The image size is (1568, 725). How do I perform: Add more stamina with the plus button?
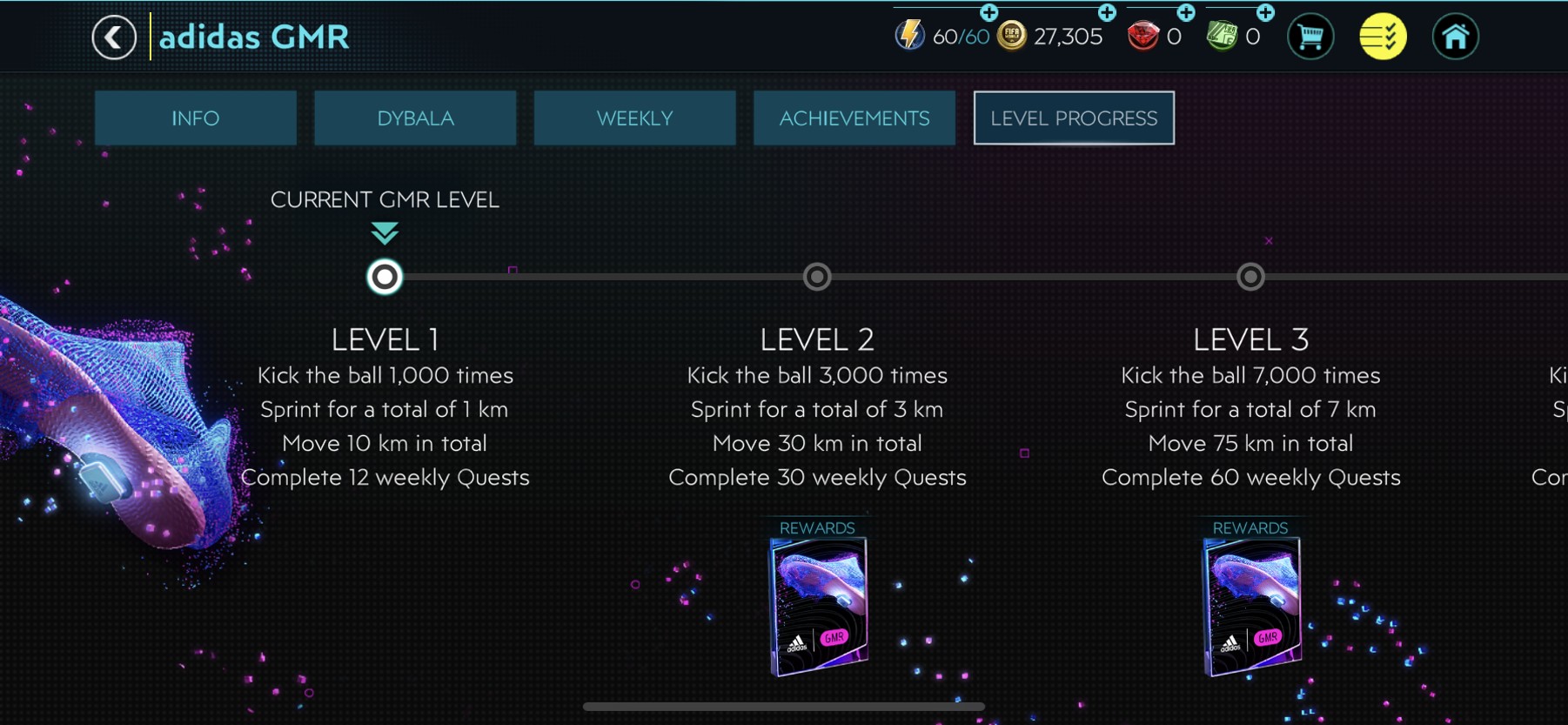tap(989, 12)
